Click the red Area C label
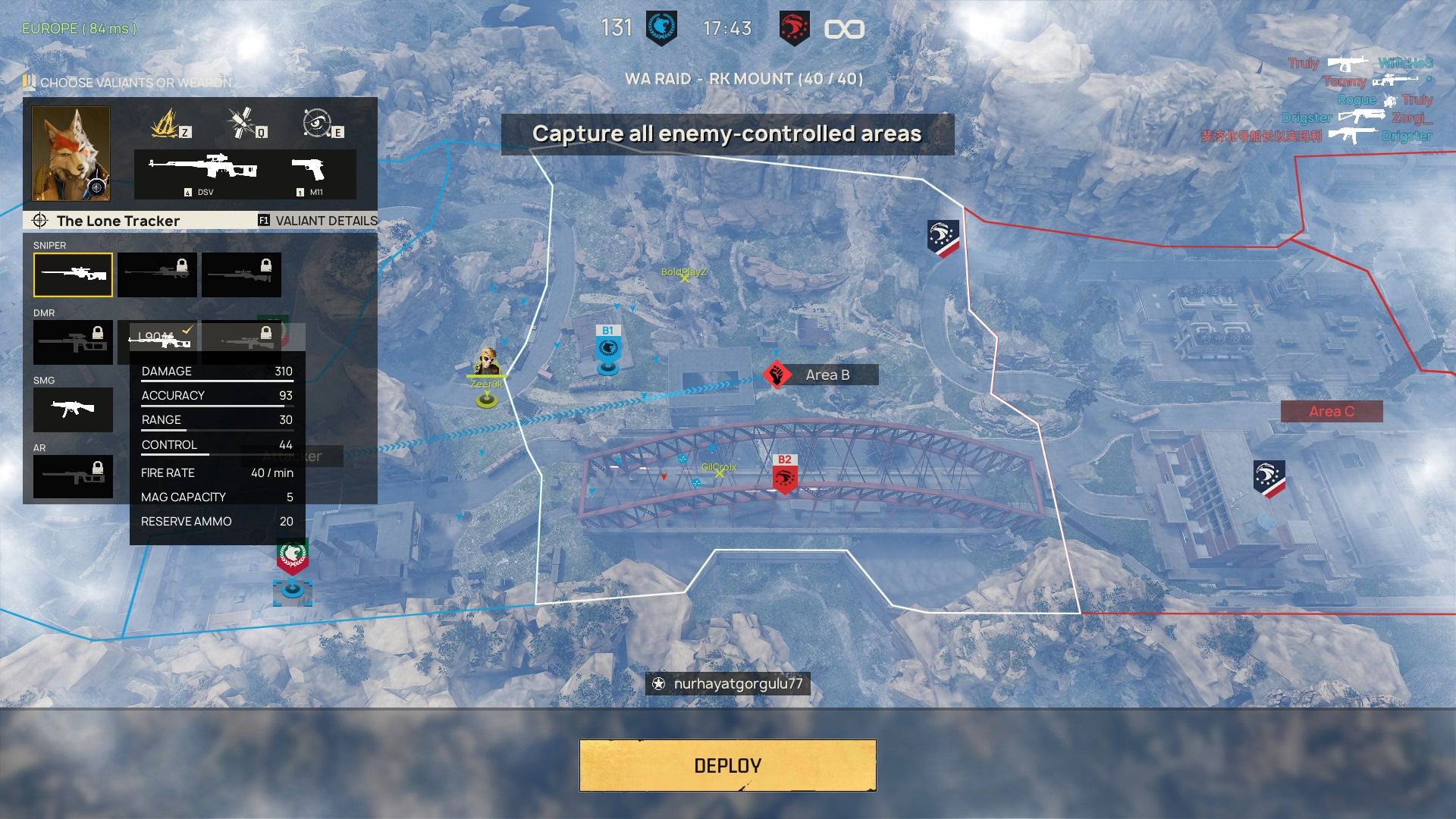This screenshot has width=1456, height=819. click(x=1331, y=412)
